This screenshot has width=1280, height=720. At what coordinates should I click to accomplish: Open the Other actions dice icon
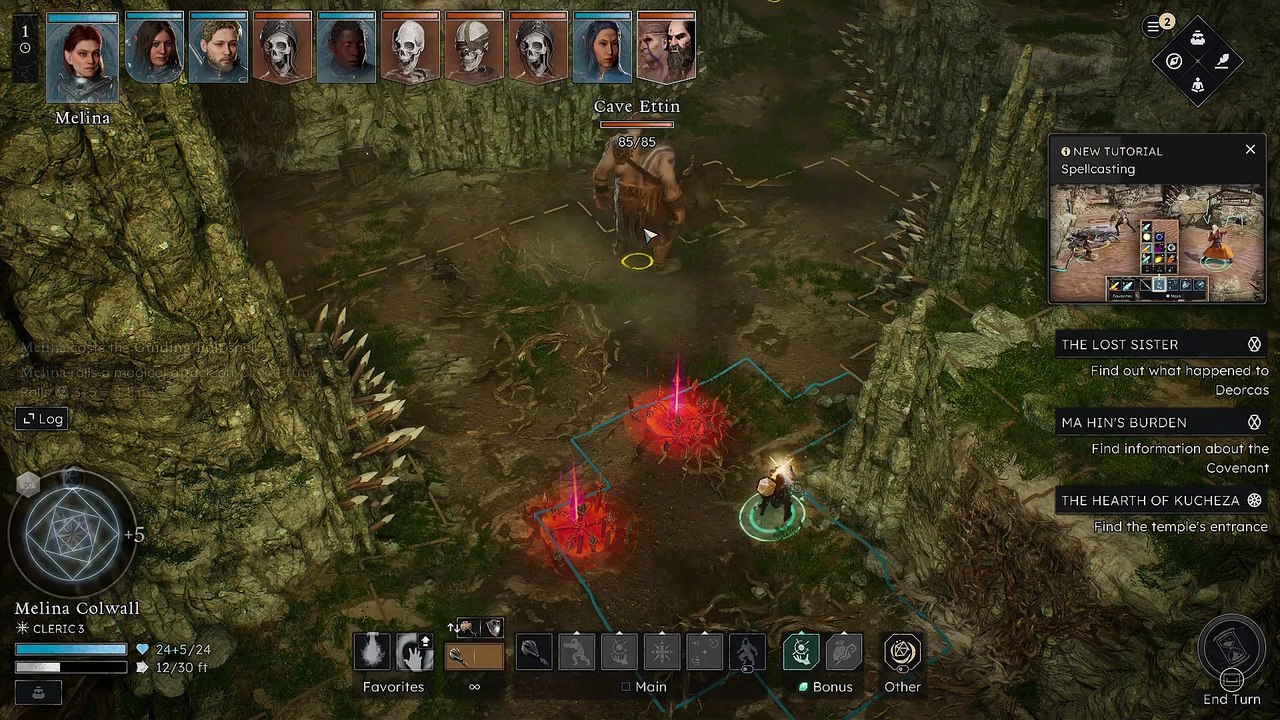pos(902,653)
